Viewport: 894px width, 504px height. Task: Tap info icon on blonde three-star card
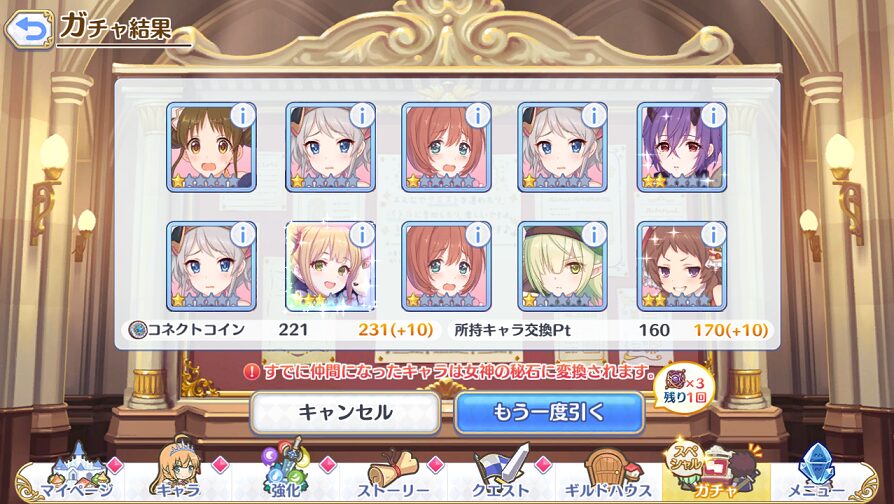361,235
